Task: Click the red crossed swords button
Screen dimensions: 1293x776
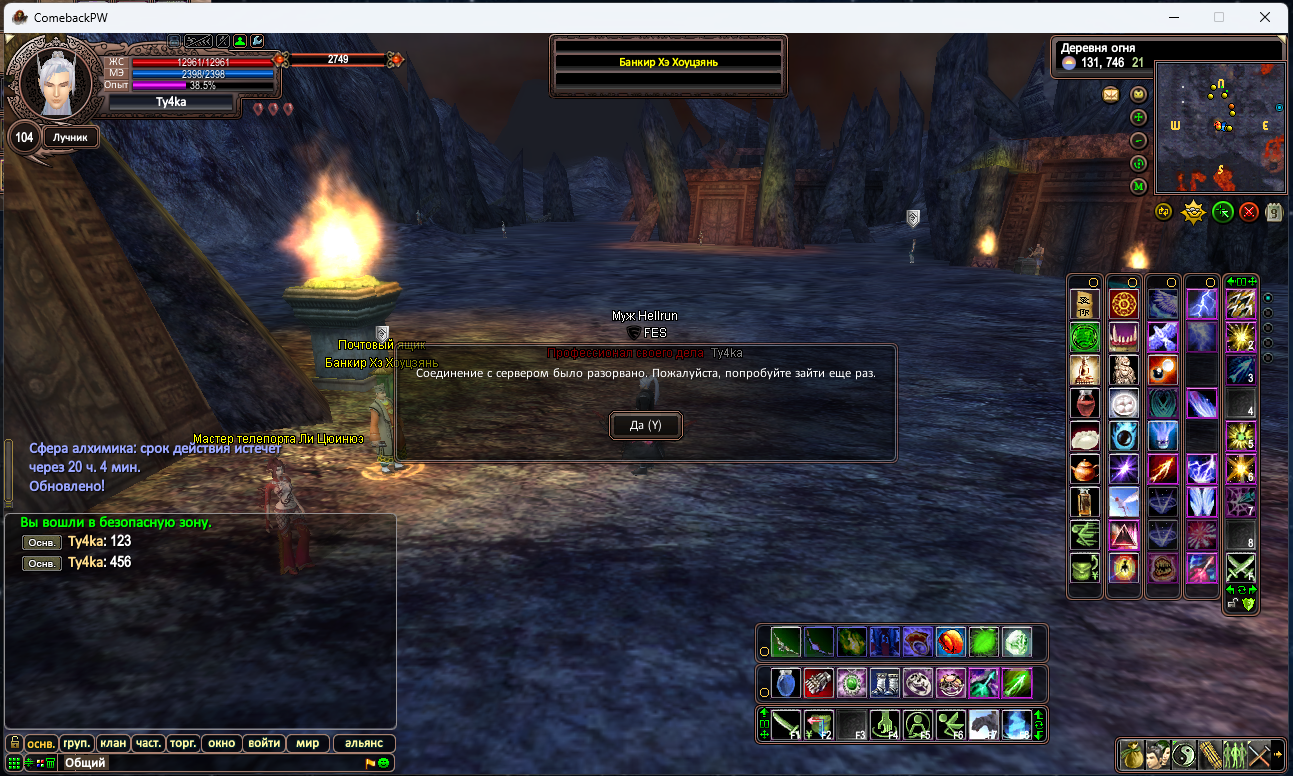Action: click(1248, 211)
